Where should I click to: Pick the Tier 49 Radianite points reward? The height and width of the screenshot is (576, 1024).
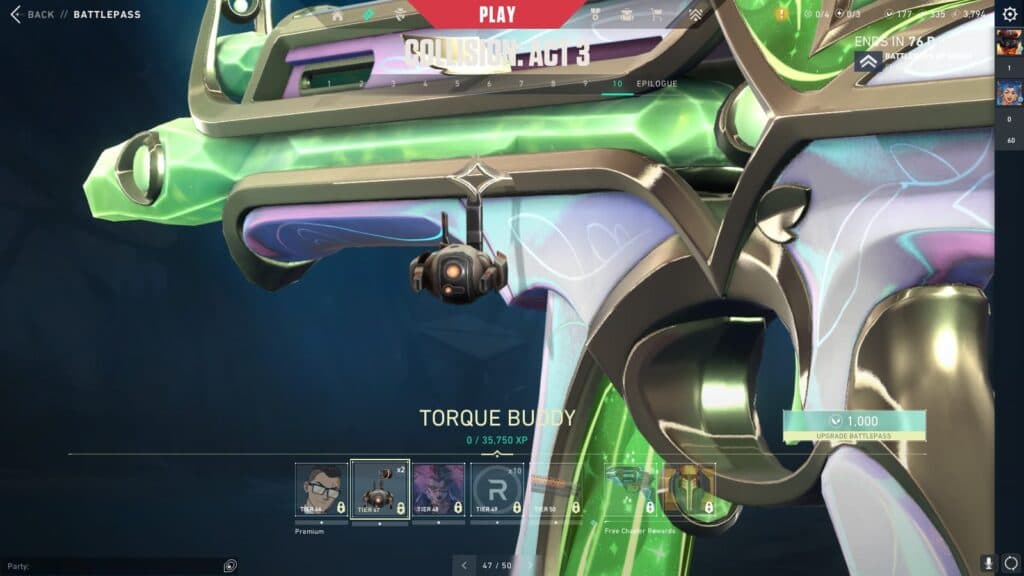tap(497, 489)
